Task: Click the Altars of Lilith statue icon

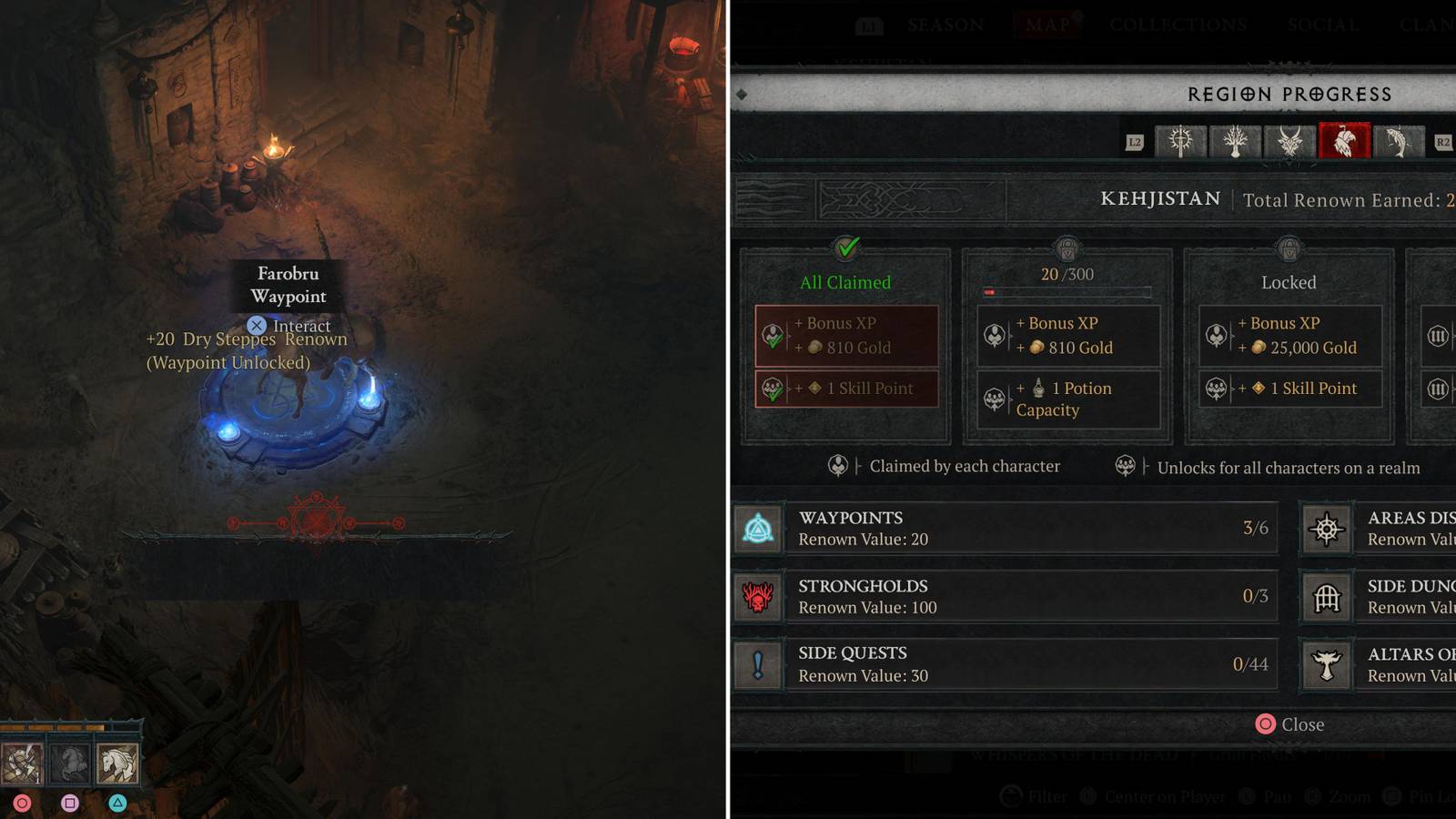Action: click(x=1328, y=664)
